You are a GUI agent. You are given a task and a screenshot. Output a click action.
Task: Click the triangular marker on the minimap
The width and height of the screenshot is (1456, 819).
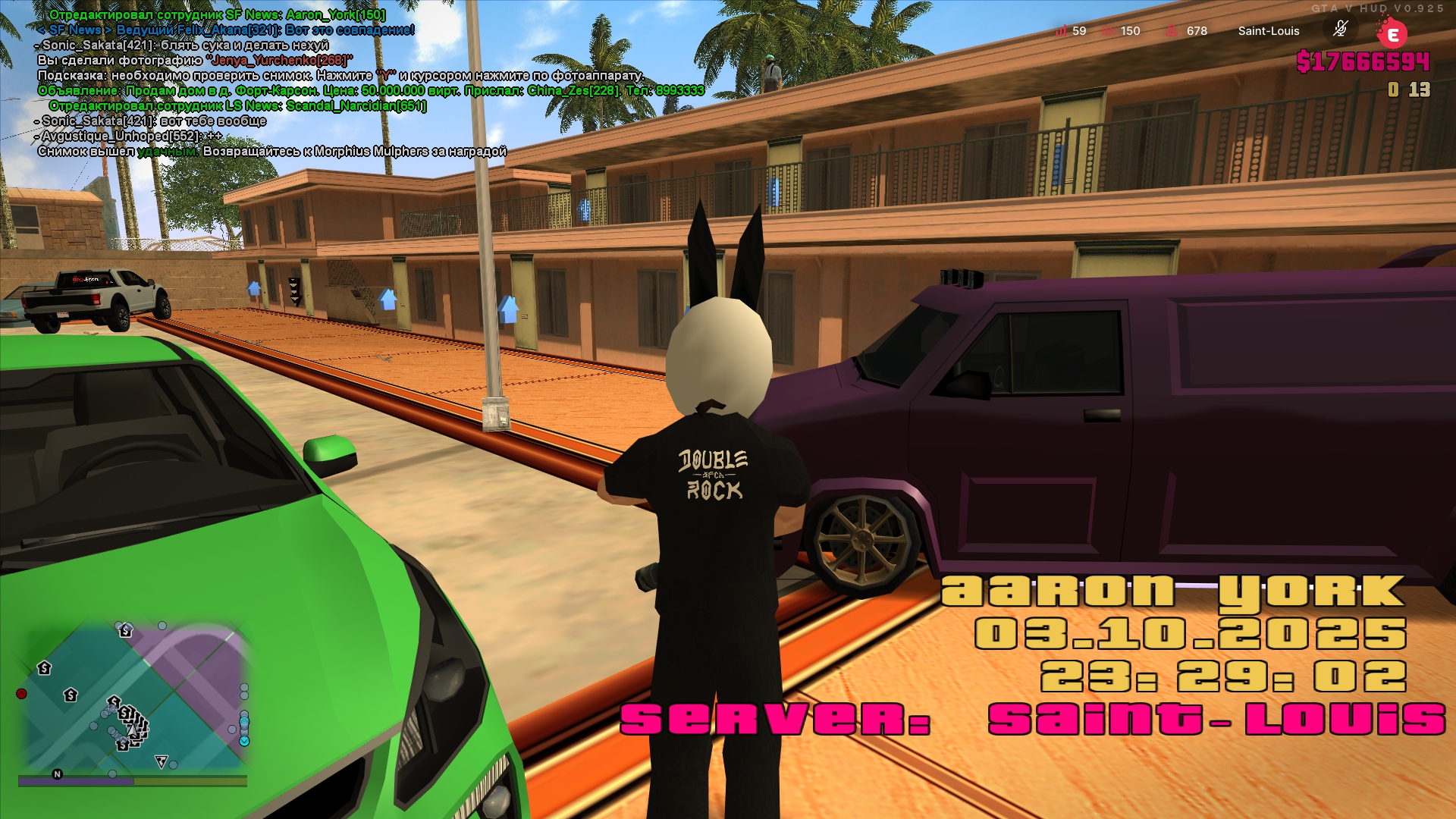(161, 761)
